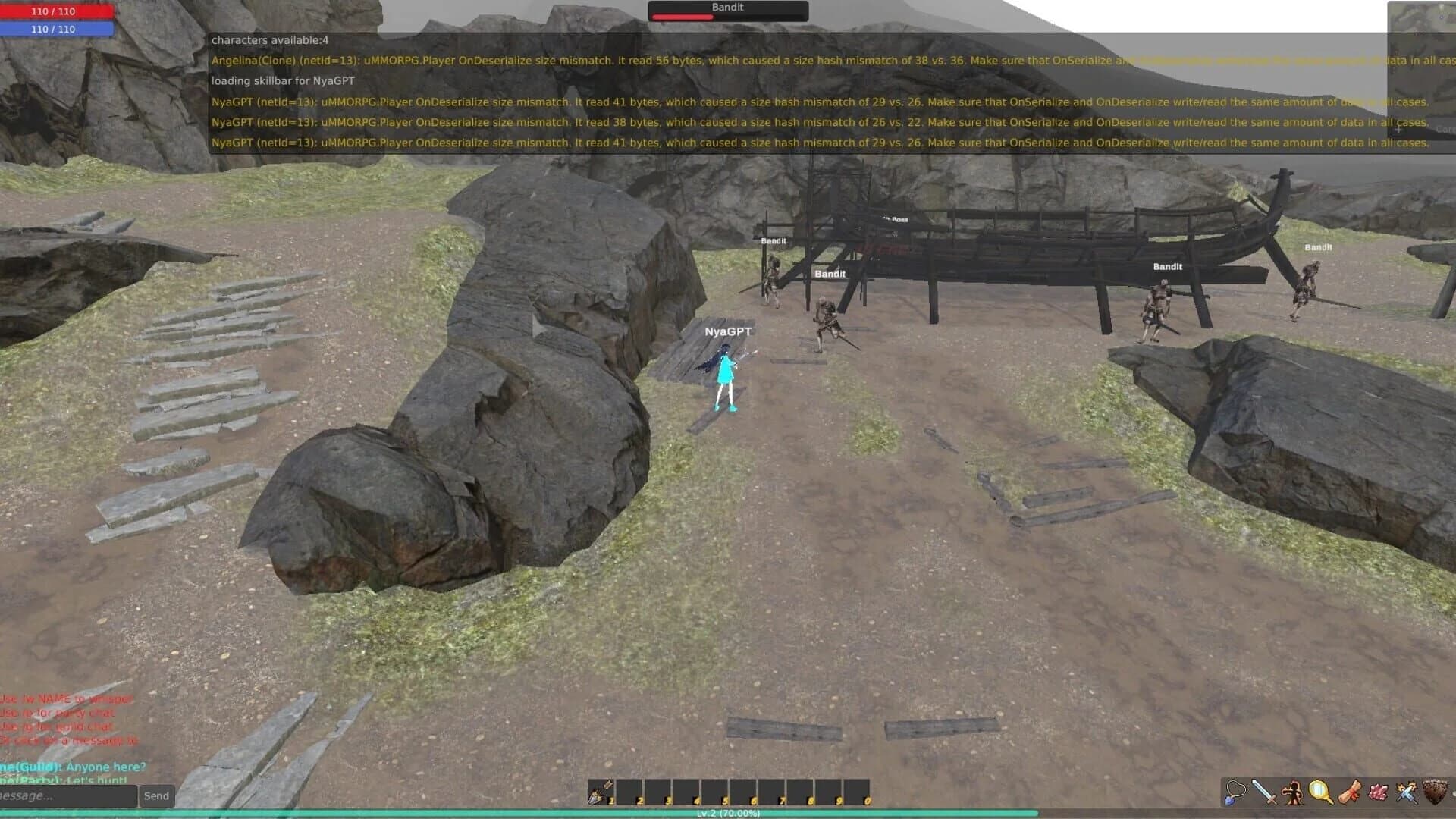1456x819 pixels.
Task: Open skills via the crossed swords icon
Action: 1406,792
